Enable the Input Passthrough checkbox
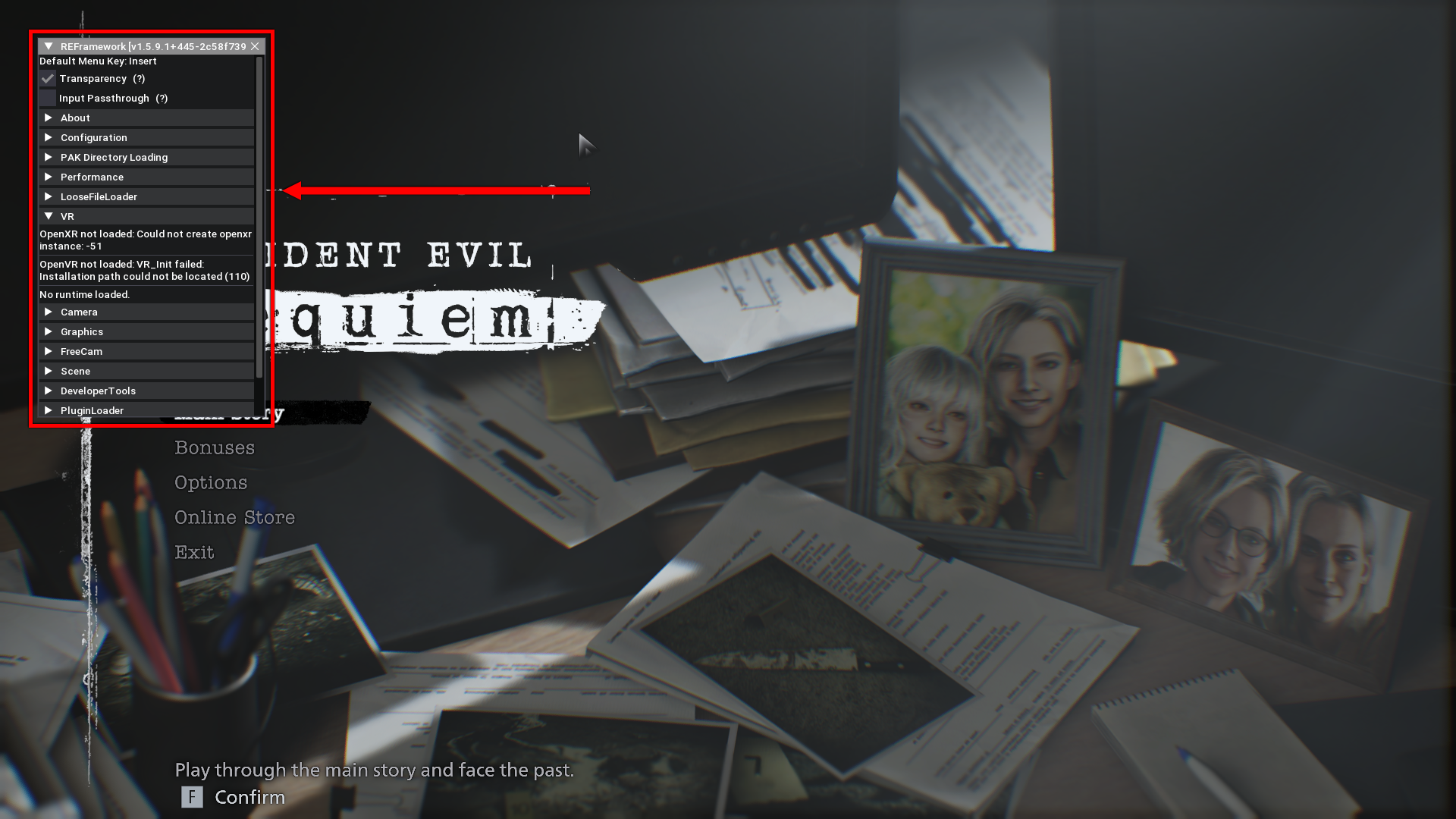Image resolution: width=1456 pixels, height=819 pixels. point(48,99)
